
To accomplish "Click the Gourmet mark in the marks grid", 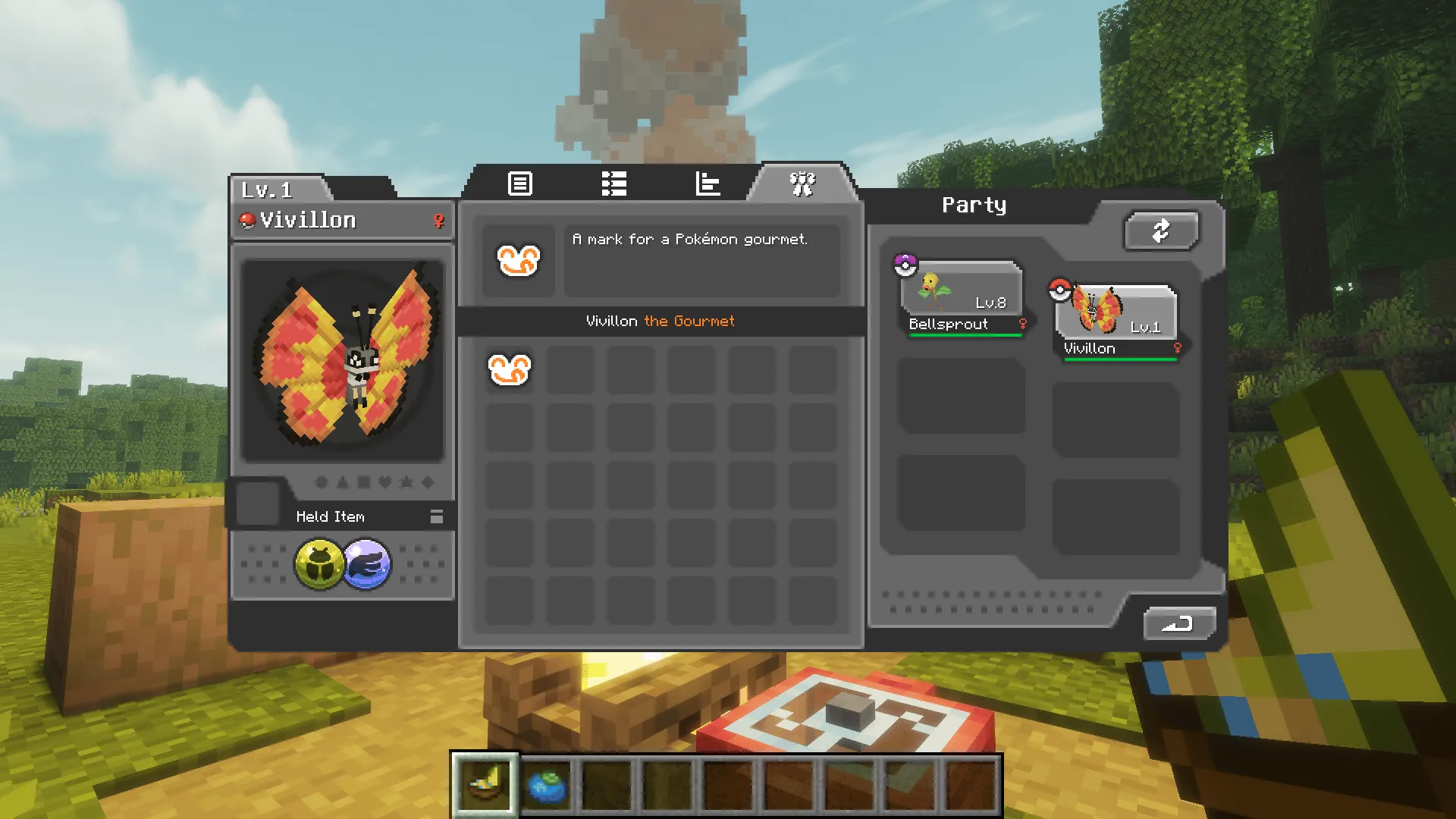I will (x=509, y=369).
